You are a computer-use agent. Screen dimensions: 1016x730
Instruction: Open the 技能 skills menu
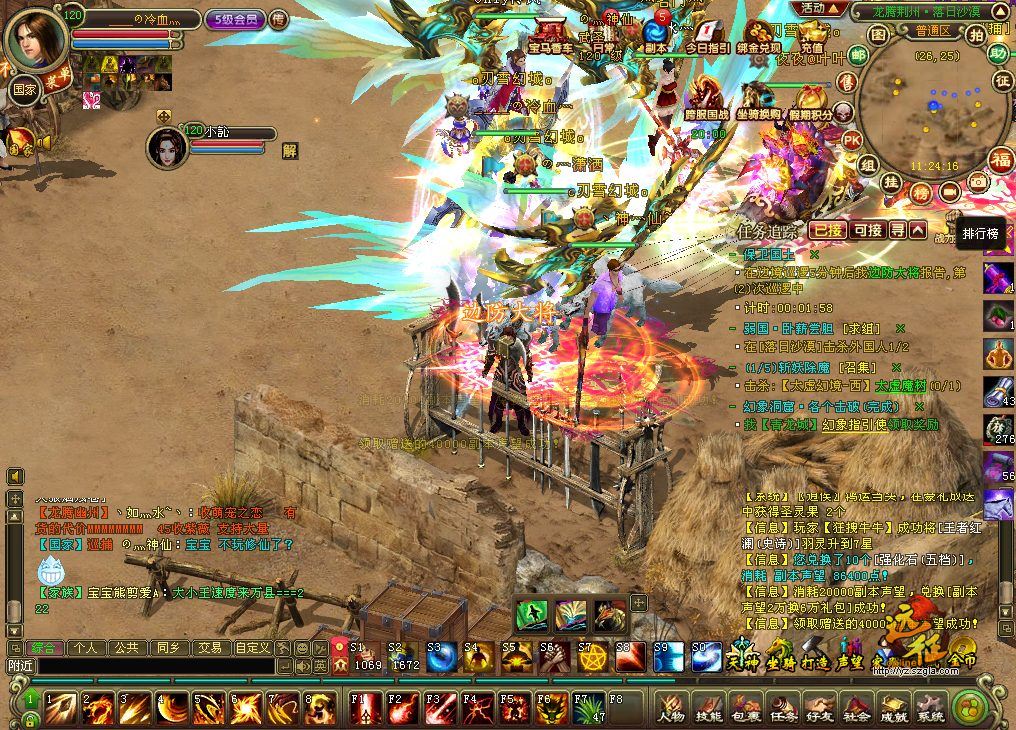point(708,707)
